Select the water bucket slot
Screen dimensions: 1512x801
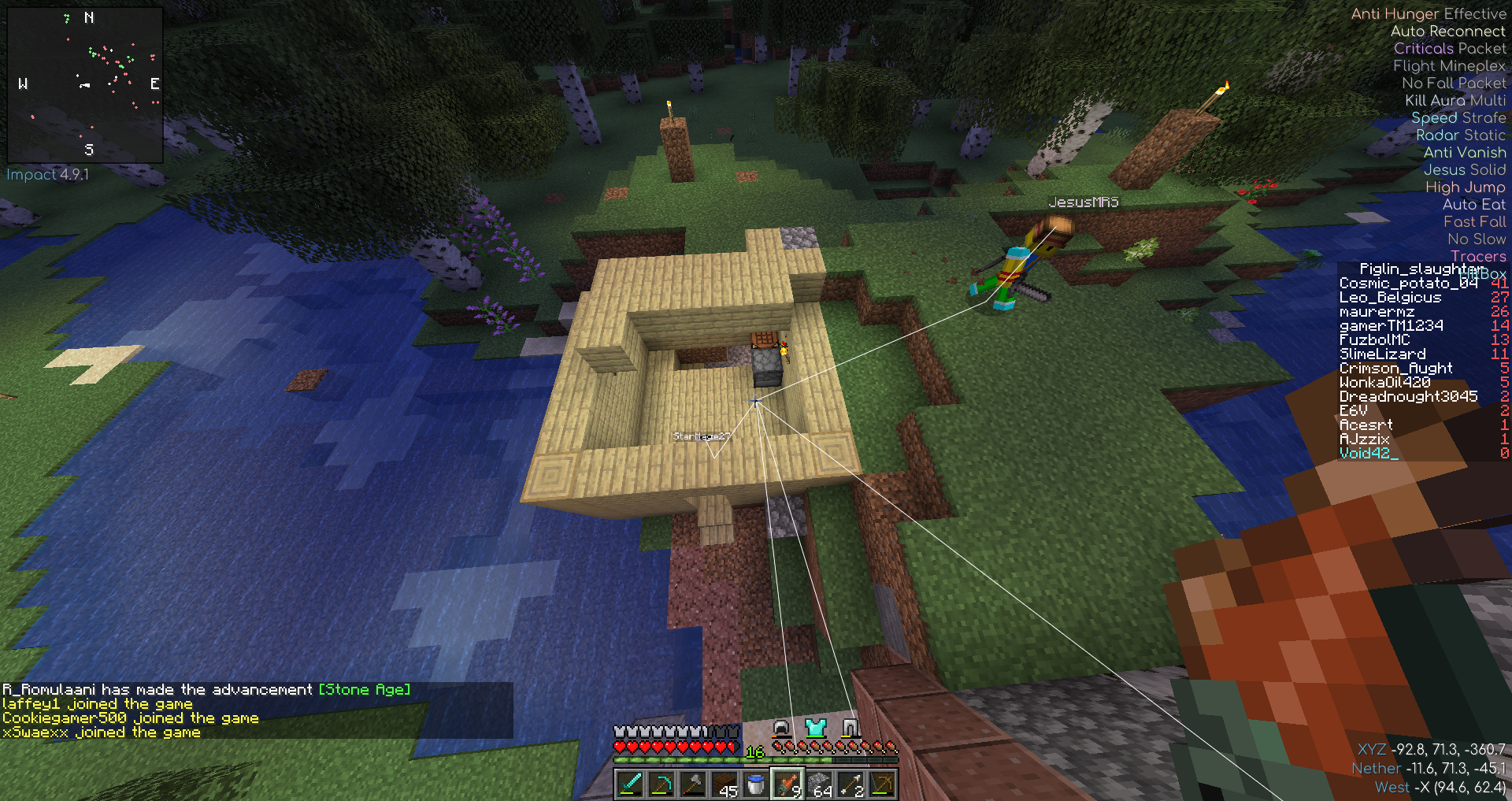pos(755,784)
